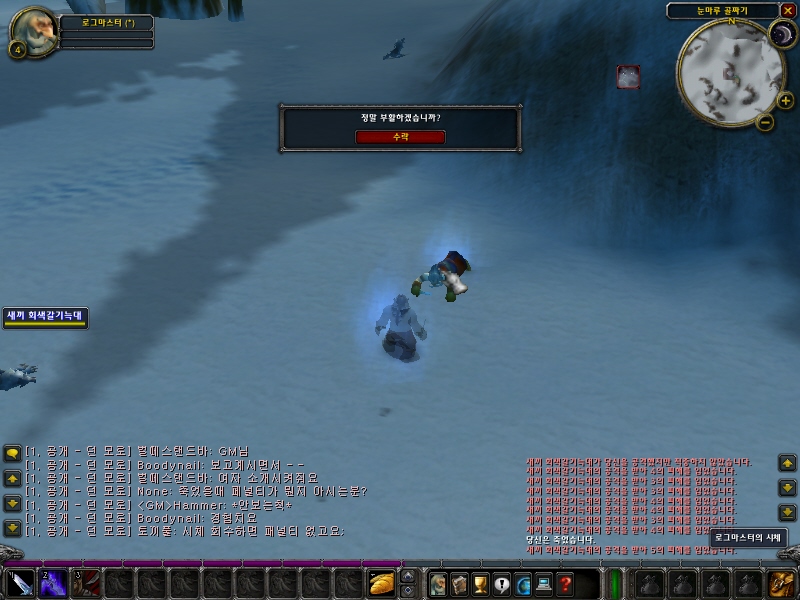Click the moon day-night indicator
Viewport: 800px width, 600px height.
coord(780,37)
